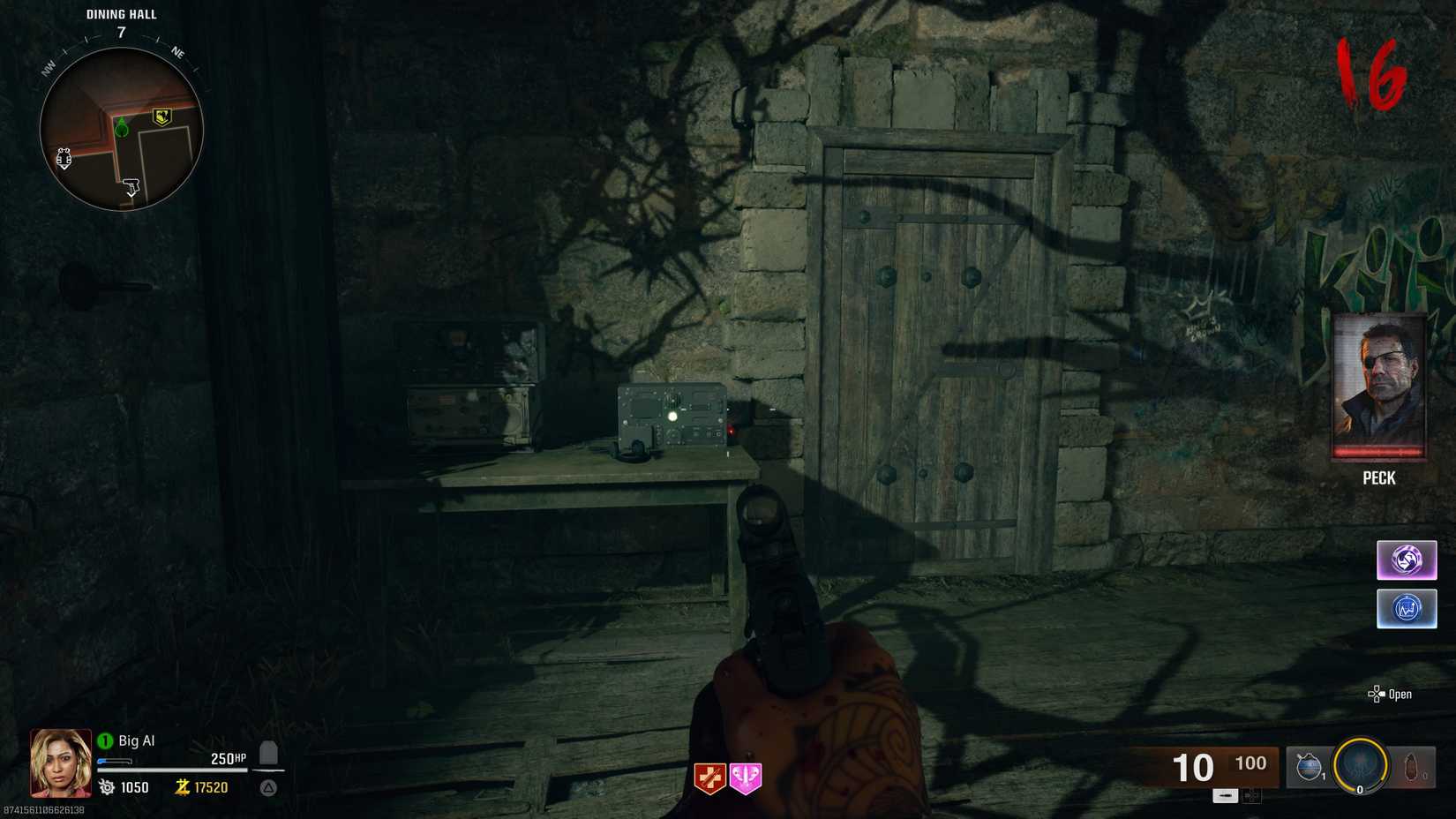Click the DINING HALL minimap label

119,14
